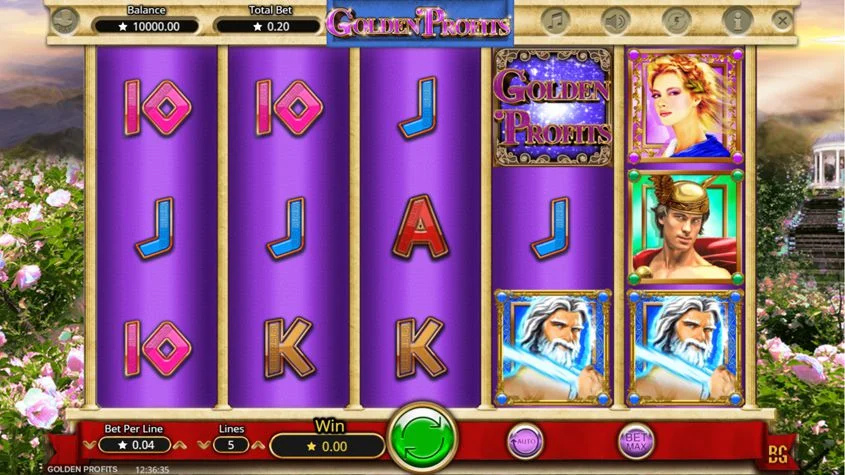The height and width of the screenshot is (475, 845).
Task: Click the round button left of info
Action: tap(676, 19)
